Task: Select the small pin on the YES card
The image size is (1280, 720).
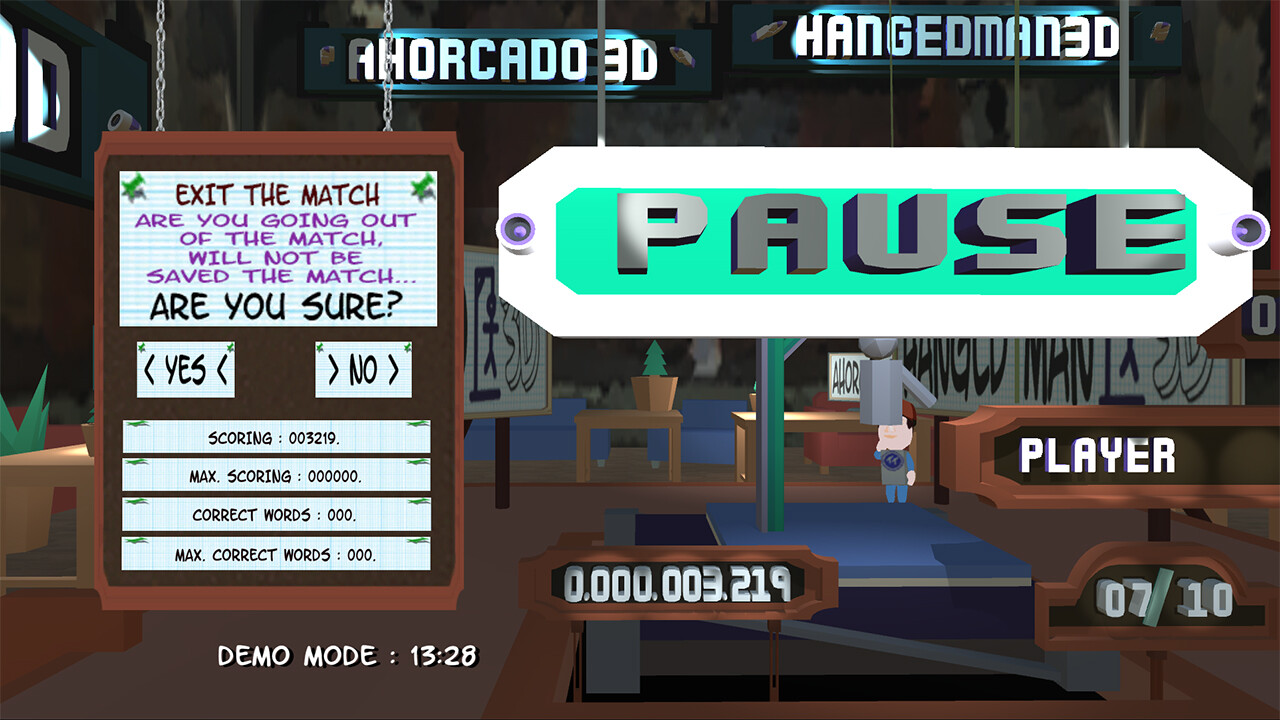Action: click(142, 345)
